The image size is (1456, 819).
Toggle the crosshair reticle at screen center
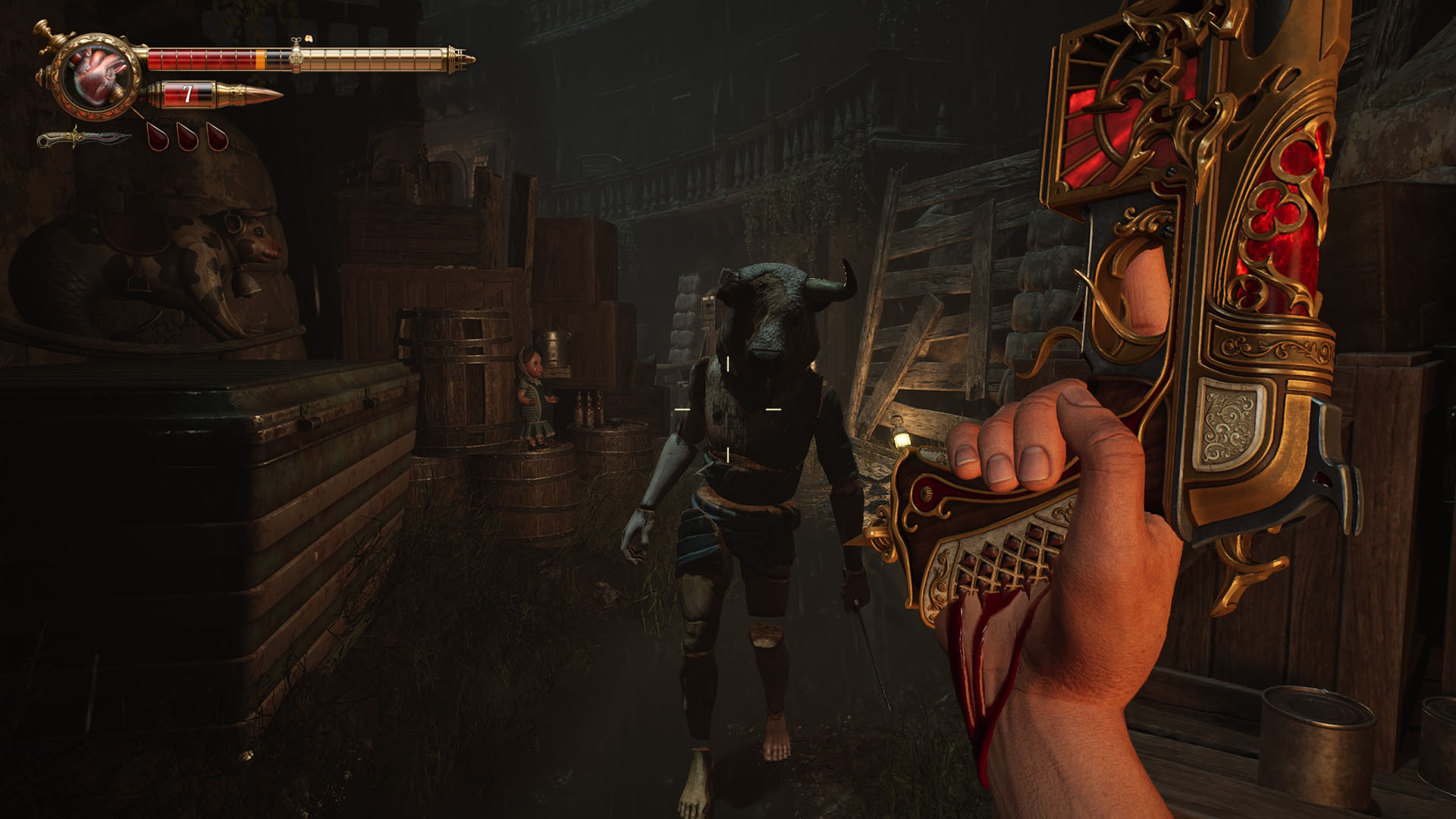click(x=728, y=409)
